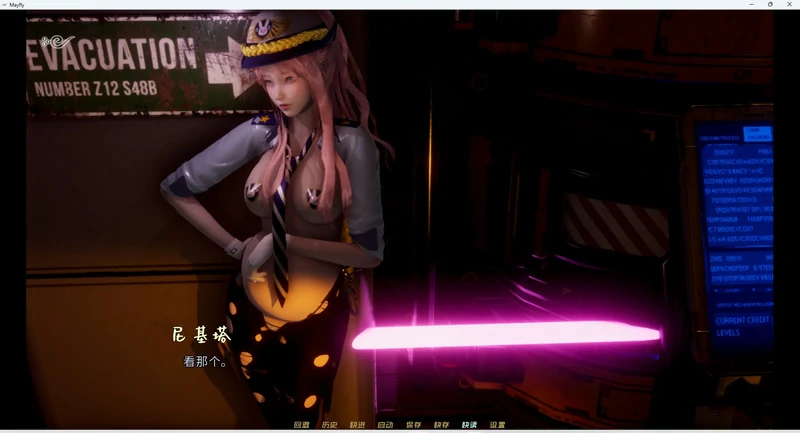The width and height of the screenshot is (800, 433).
Task: Open the 历史 (History) log
Action: coord(329,425)
